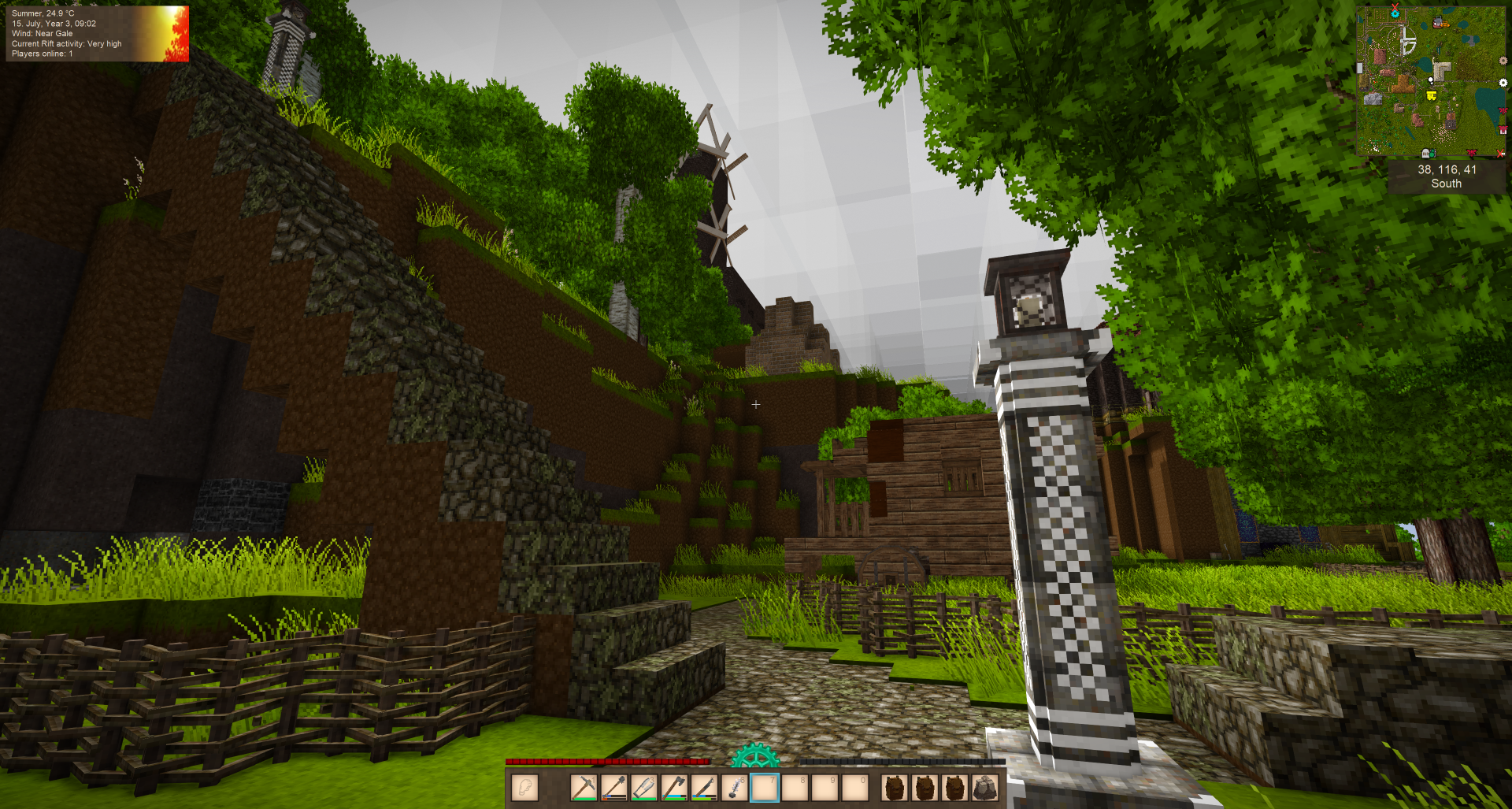Select the gravestone marker on the minimap

(x=1425, y=153)
